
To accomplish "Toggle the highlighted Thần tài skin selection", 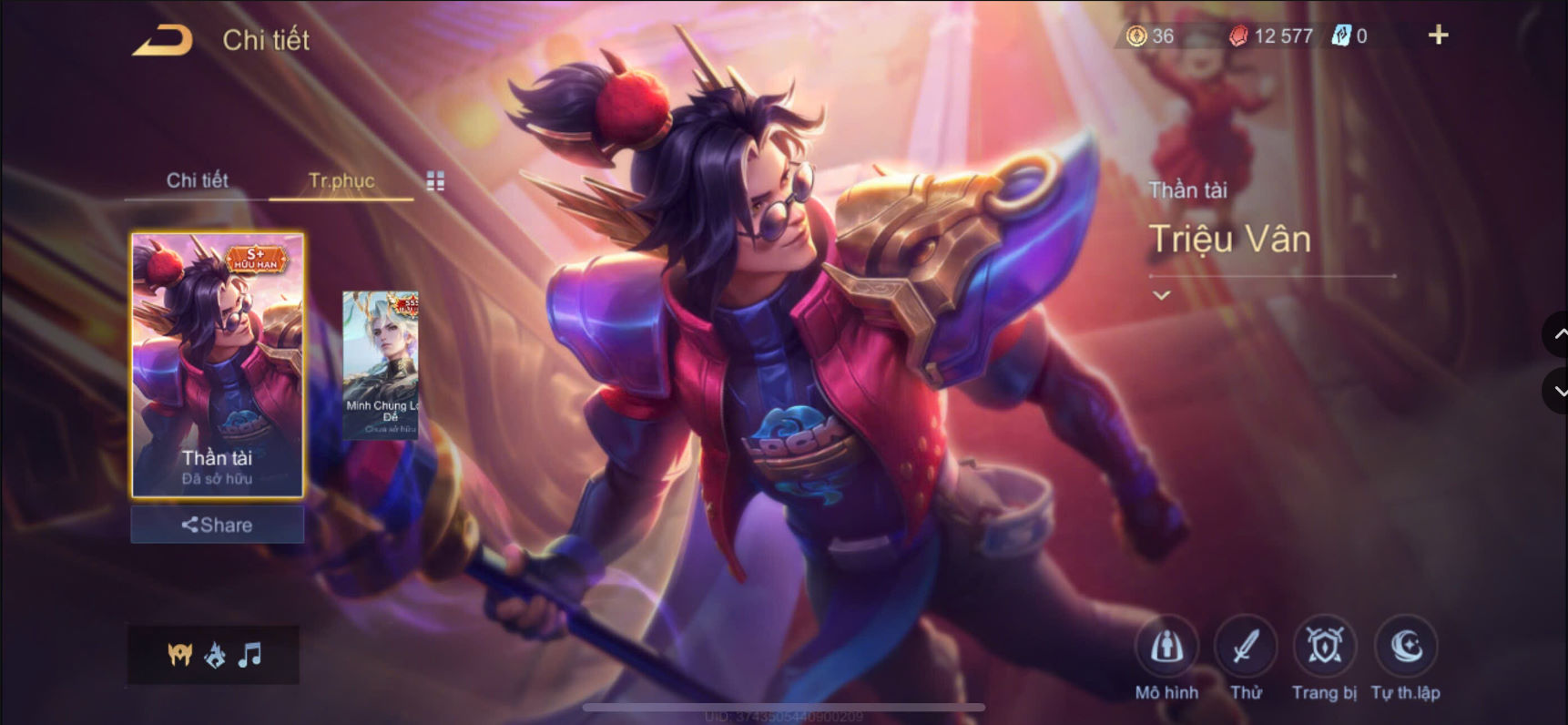I will tap(217, 364).
